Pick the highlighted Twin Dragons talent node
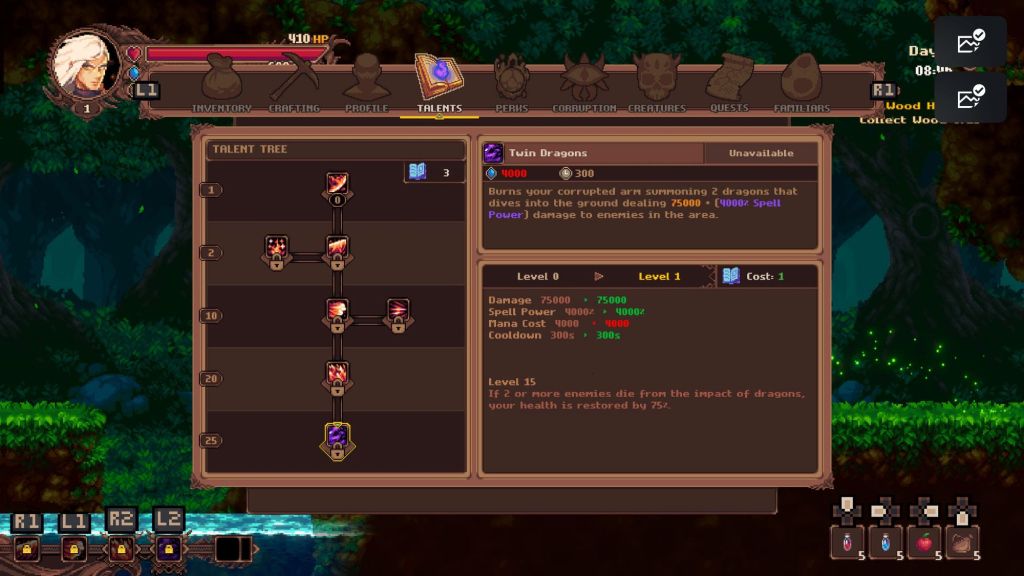Viewport: 1024px width, 576px height. (x=337, y=440)
